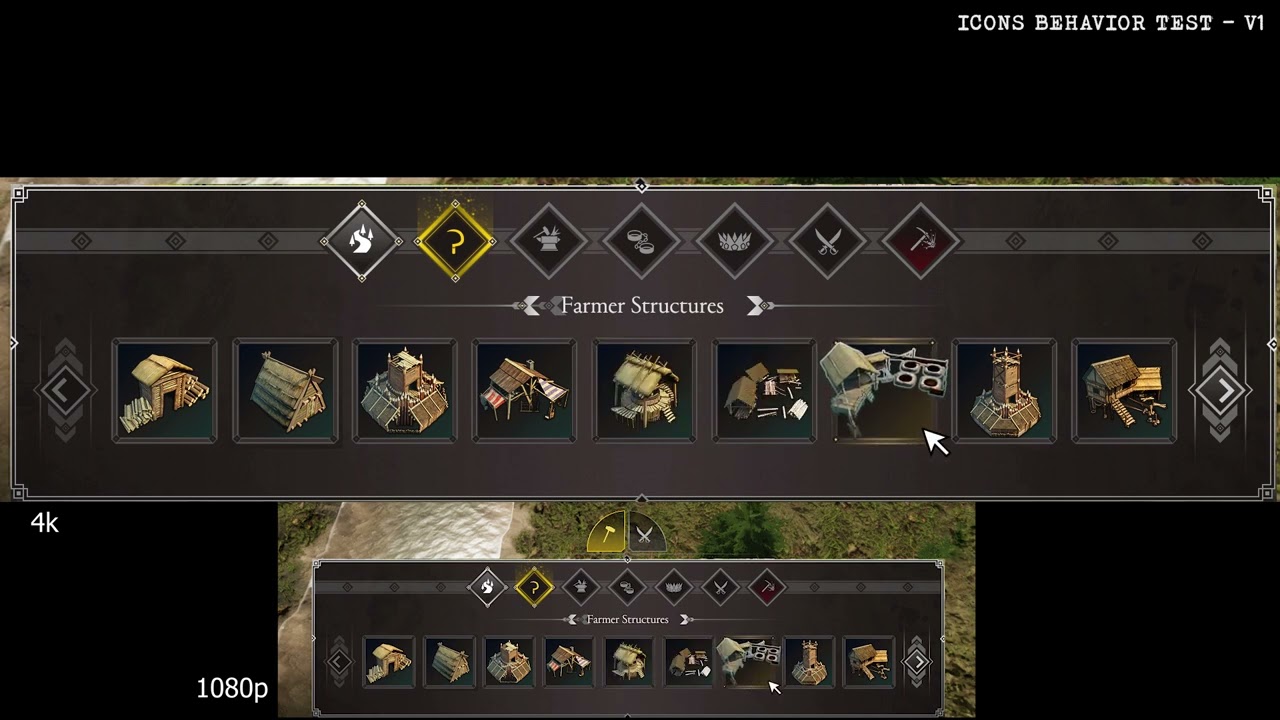
Task: Select the flame category tab in the 4k panel
Action: (362, 241)
